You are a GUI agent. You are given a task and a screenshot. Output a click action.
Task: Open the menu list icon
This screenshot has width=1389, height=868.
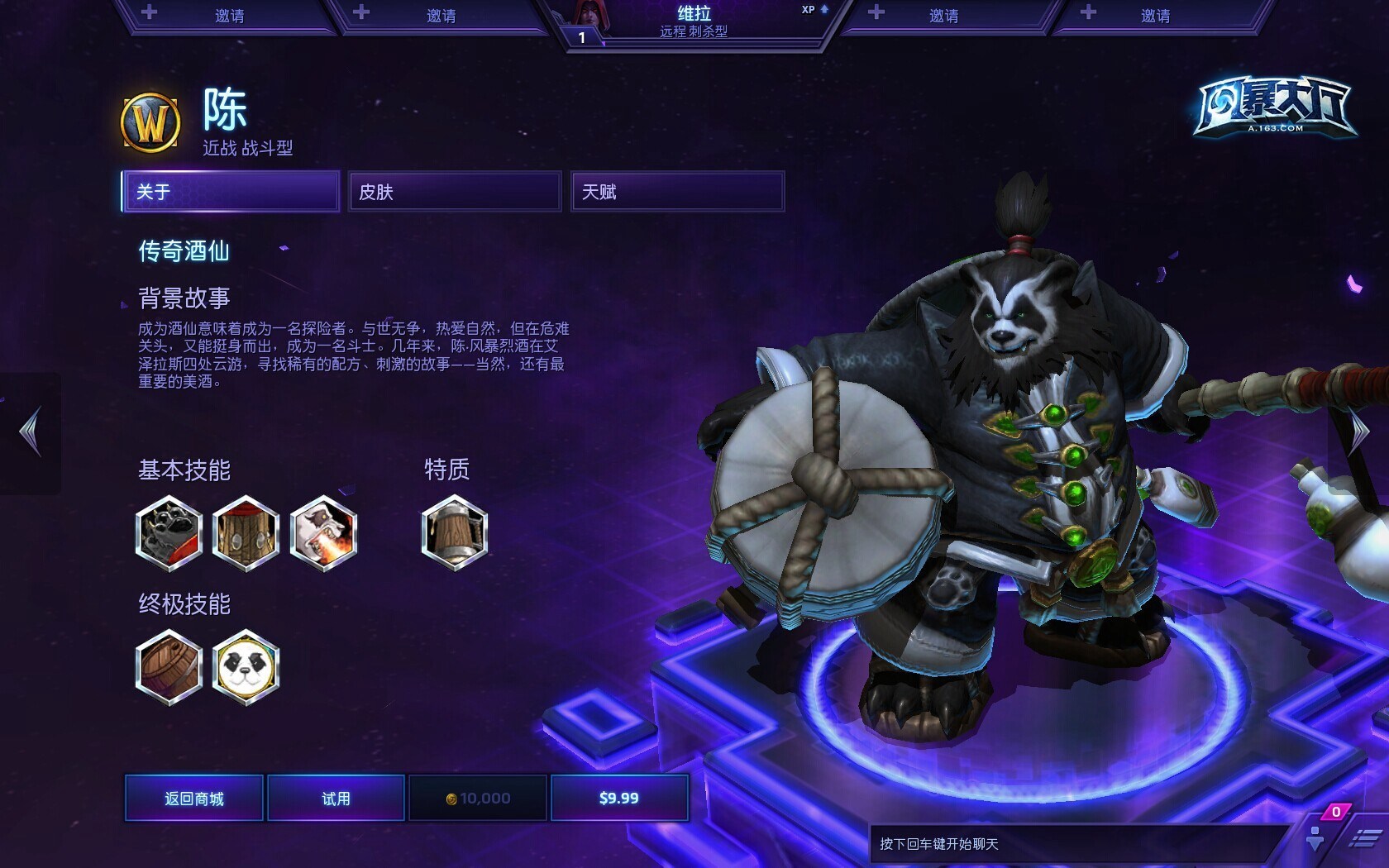point(1364,840)
